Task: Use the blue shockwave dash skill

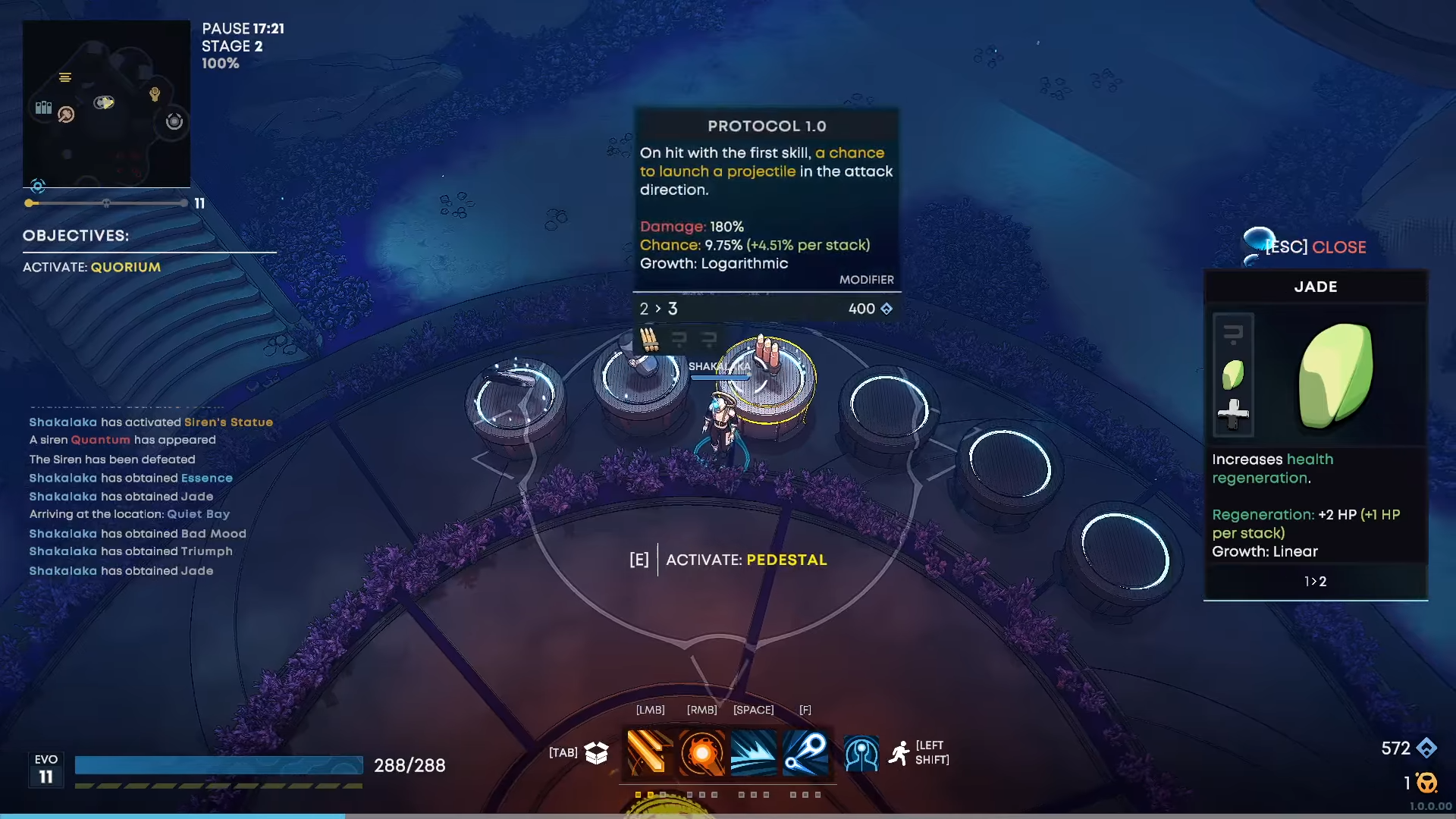Action: pyautogui.click(x=754, y=752)
